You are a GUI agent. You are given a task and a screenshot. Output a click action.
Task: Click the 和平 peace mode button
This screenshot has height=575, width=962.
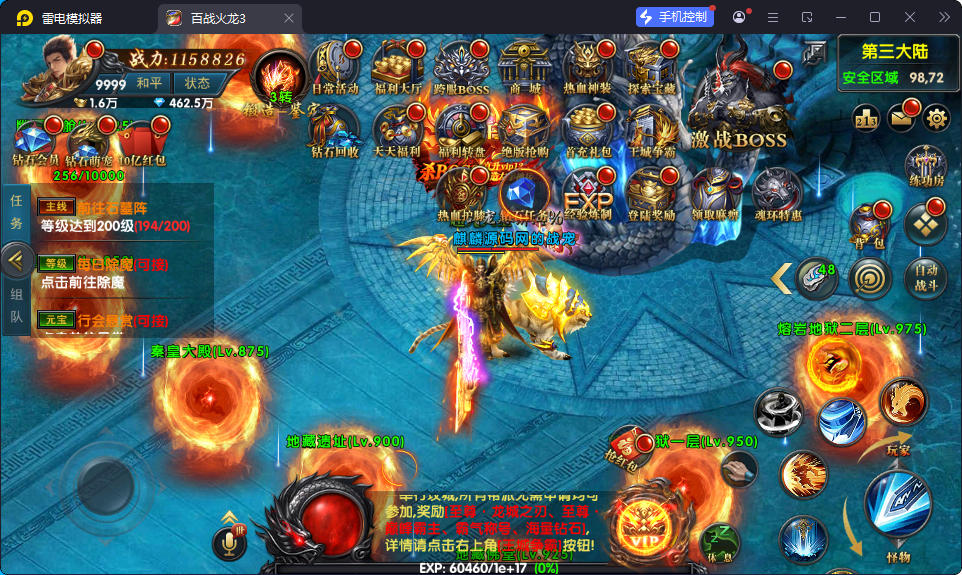(x=150, y=83)
